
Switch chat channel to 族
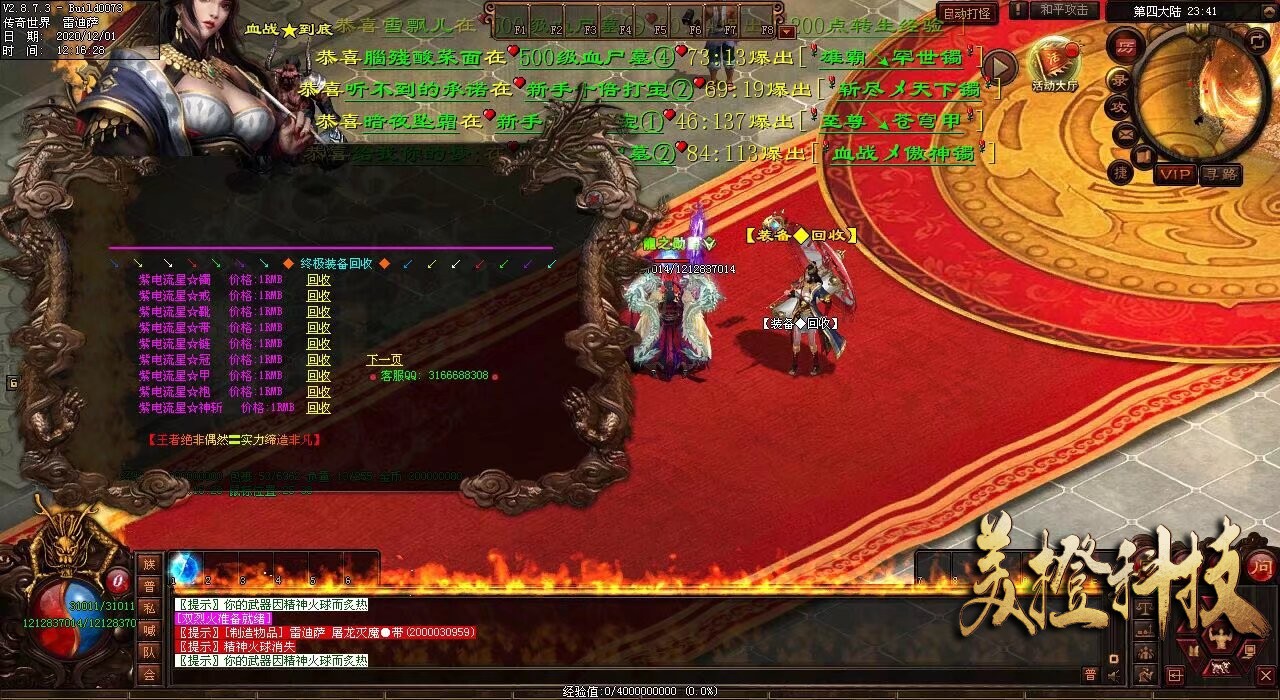coord(149,564)
